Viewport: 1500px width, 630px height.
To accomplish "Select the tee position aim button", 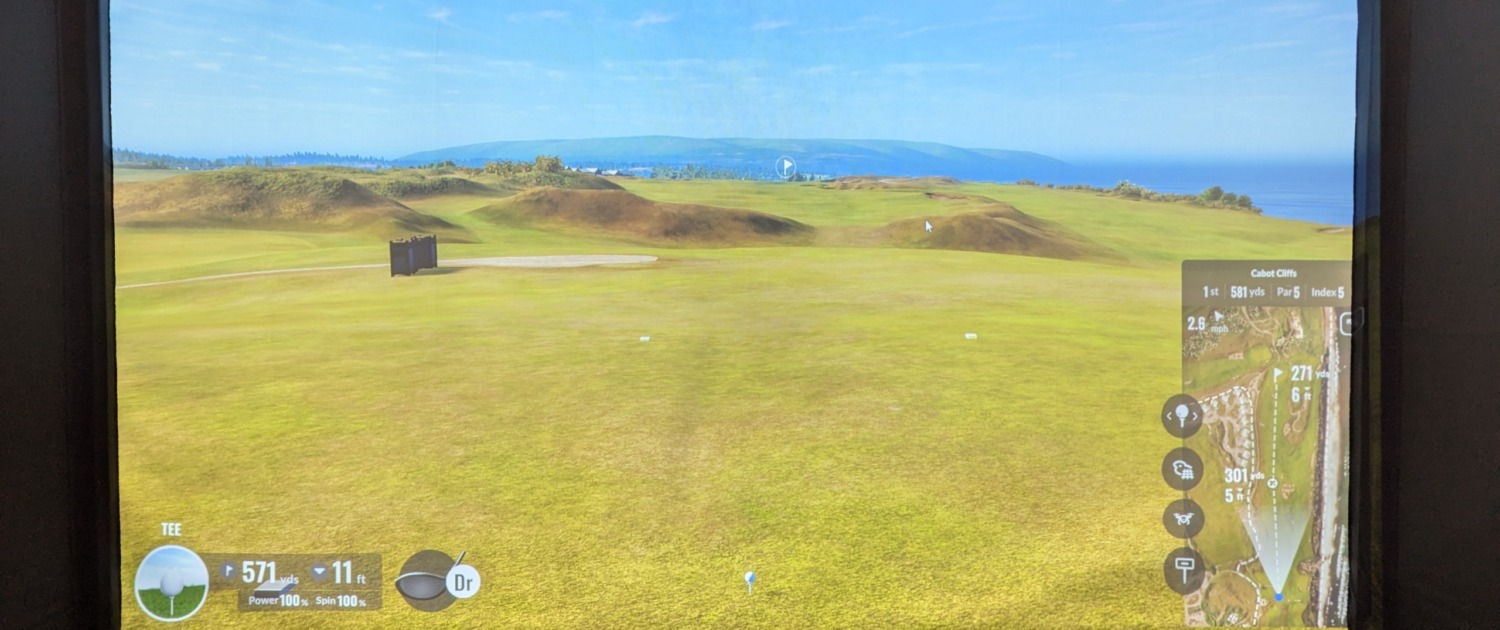I will pos(1182,415).
